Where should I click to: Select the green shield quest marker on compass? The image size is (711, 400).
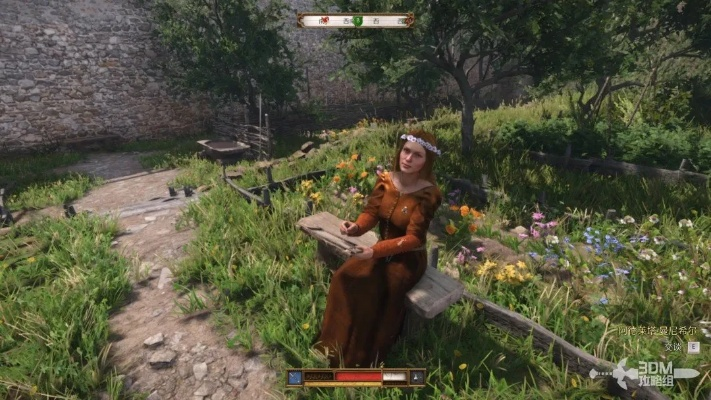[x=356, y=20]
